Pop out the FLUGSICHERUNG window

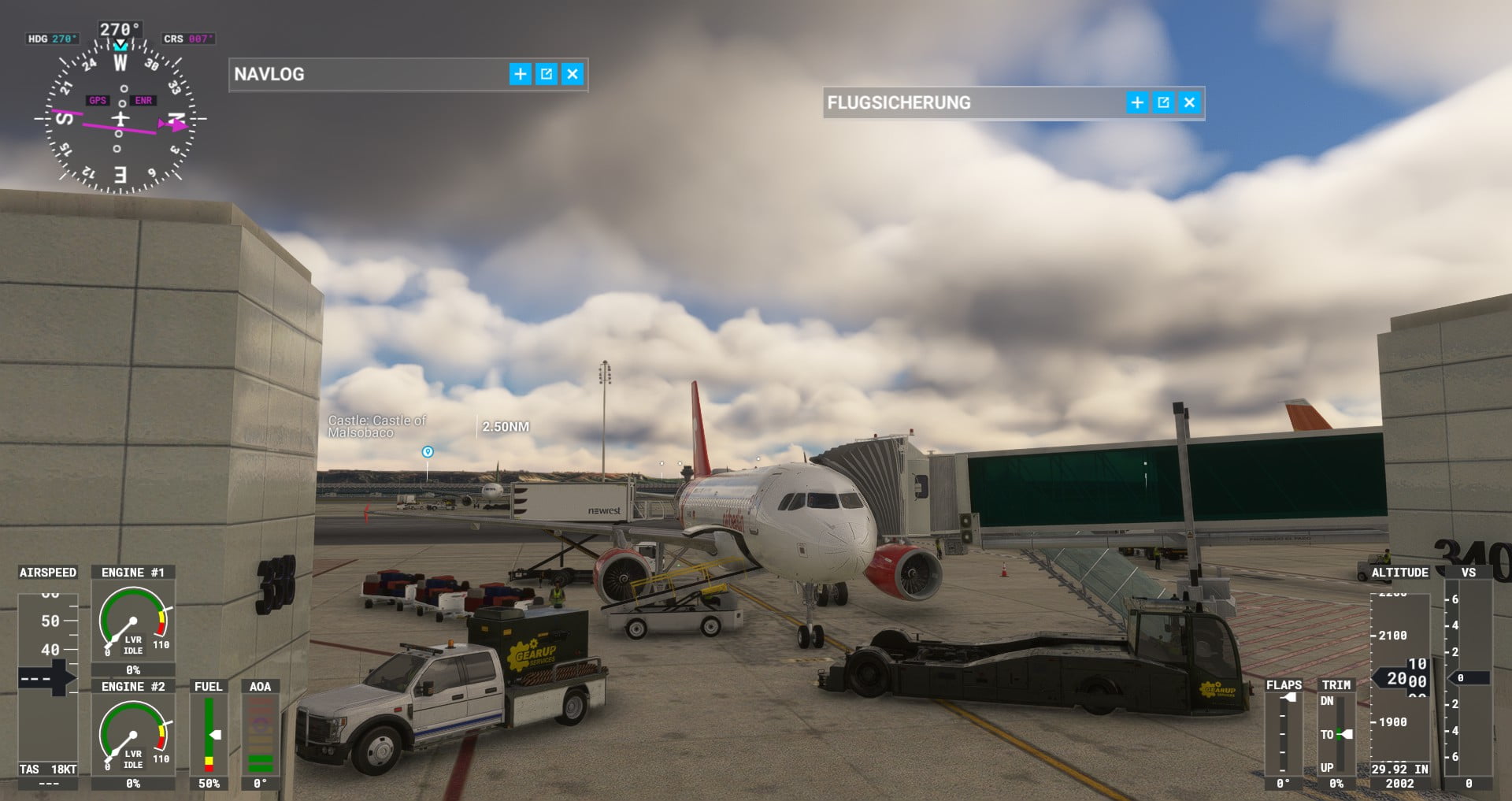point(1163,102)
